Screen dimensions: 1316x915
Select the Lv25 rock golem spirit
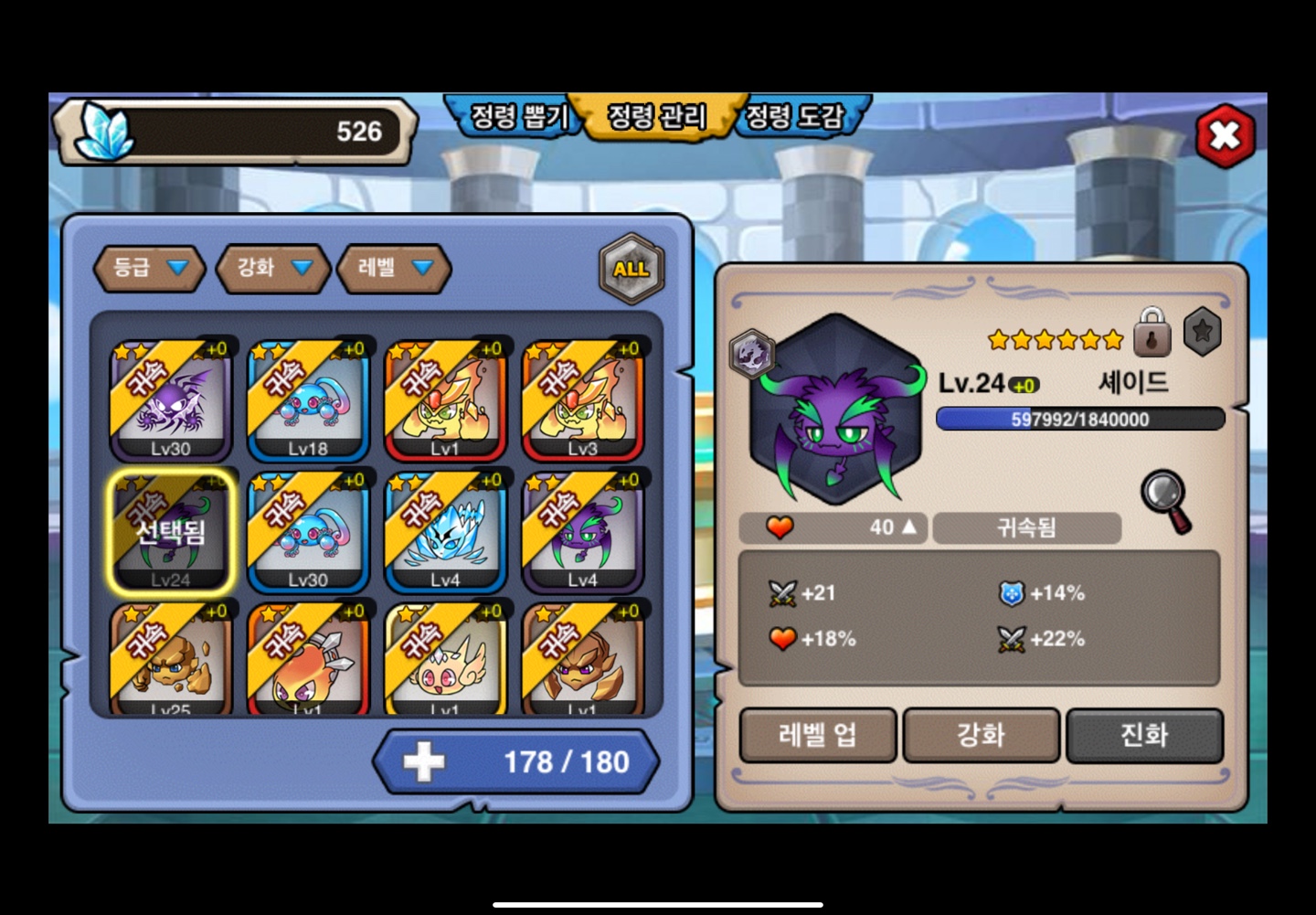point(171,660)
